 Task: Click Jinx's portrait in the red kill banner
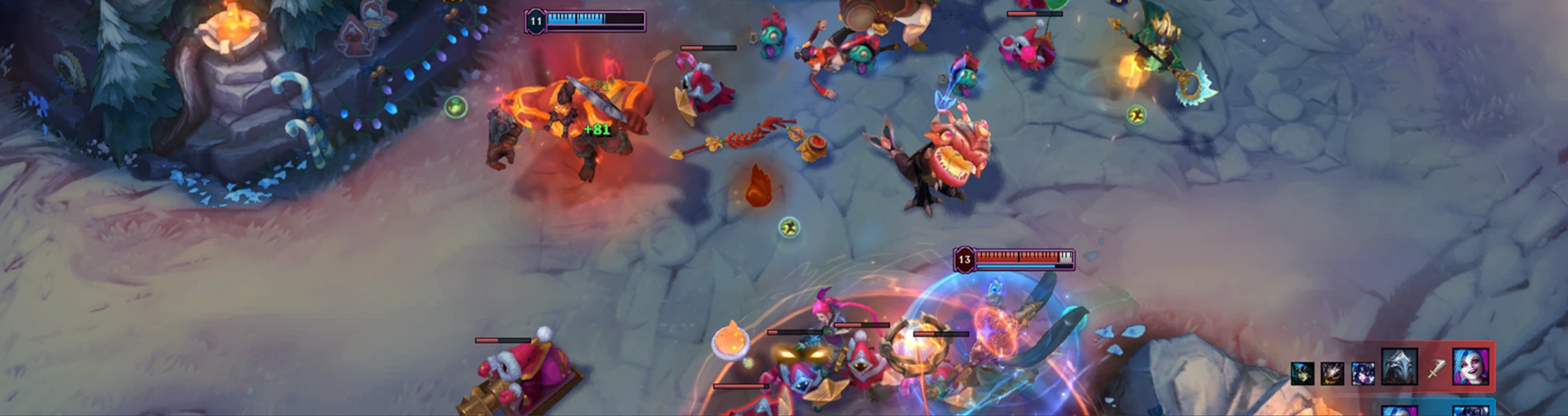(x=1470, y=367)
